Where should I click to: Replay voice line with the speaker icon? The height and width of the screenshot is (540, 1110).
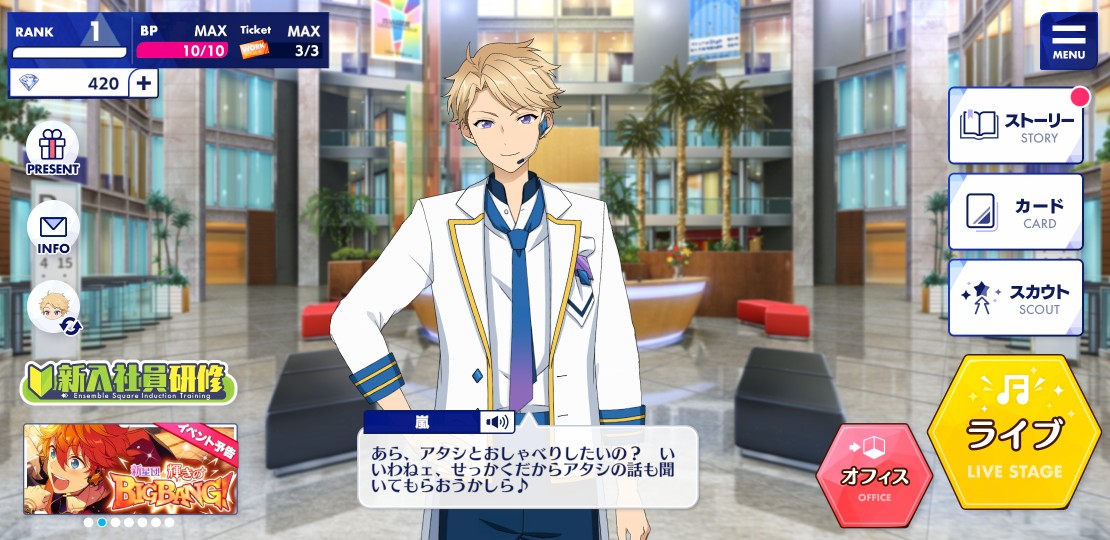tap(497, 421)
